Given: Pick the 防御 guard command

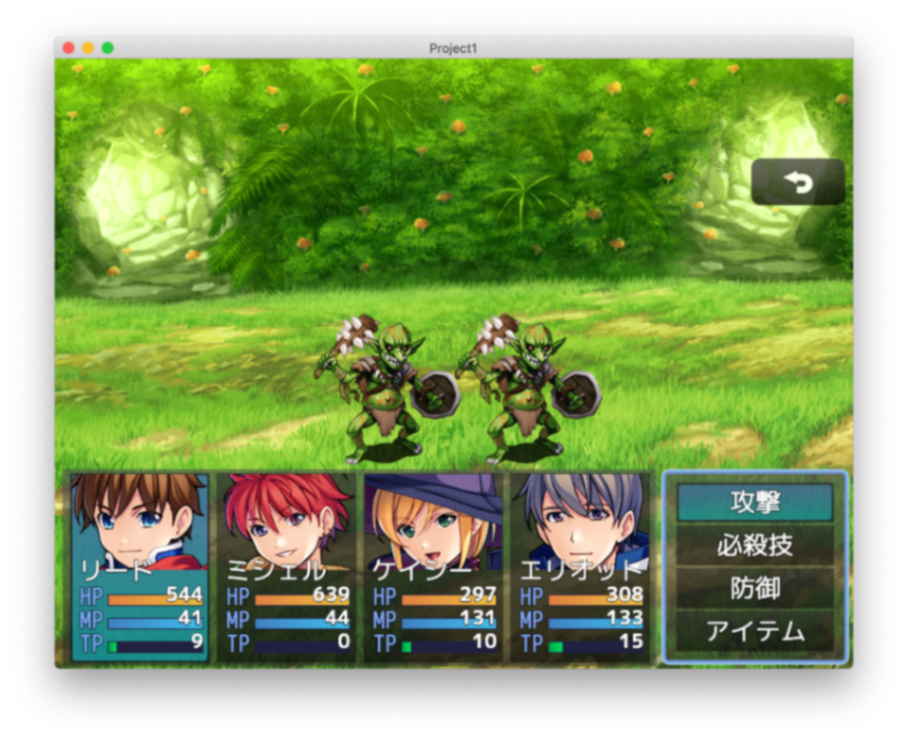Looking at the screenshot, I should pyautogui.click(x=755, y=588).
